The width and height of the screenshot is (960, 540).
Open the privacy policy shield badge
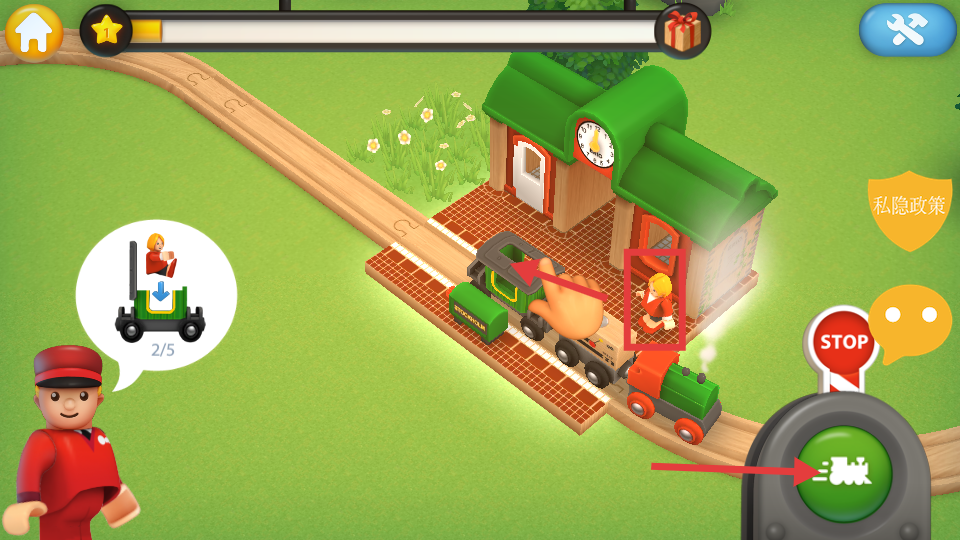[x=909, y=207]
